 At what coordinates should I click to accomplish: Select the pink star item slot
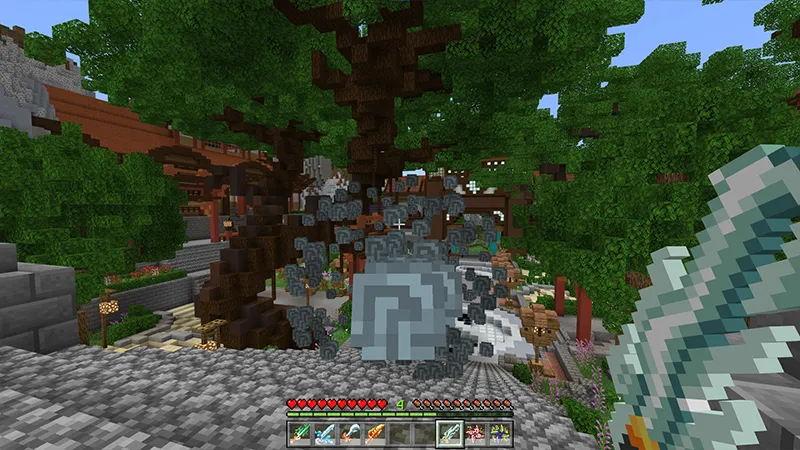pos(475,433)
